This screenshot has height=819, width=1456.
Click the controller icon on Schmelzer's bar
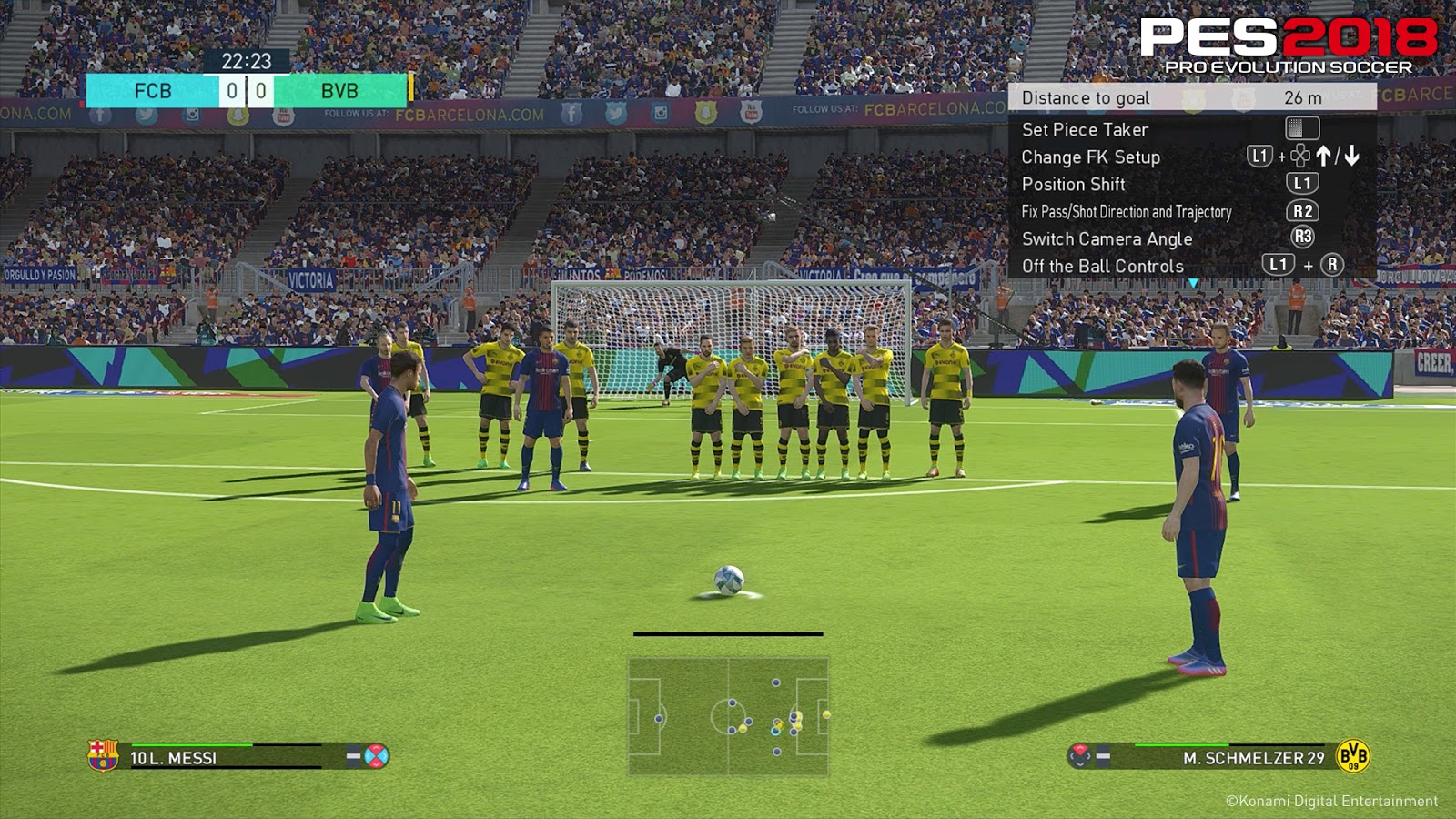(x=1079, y=754)
